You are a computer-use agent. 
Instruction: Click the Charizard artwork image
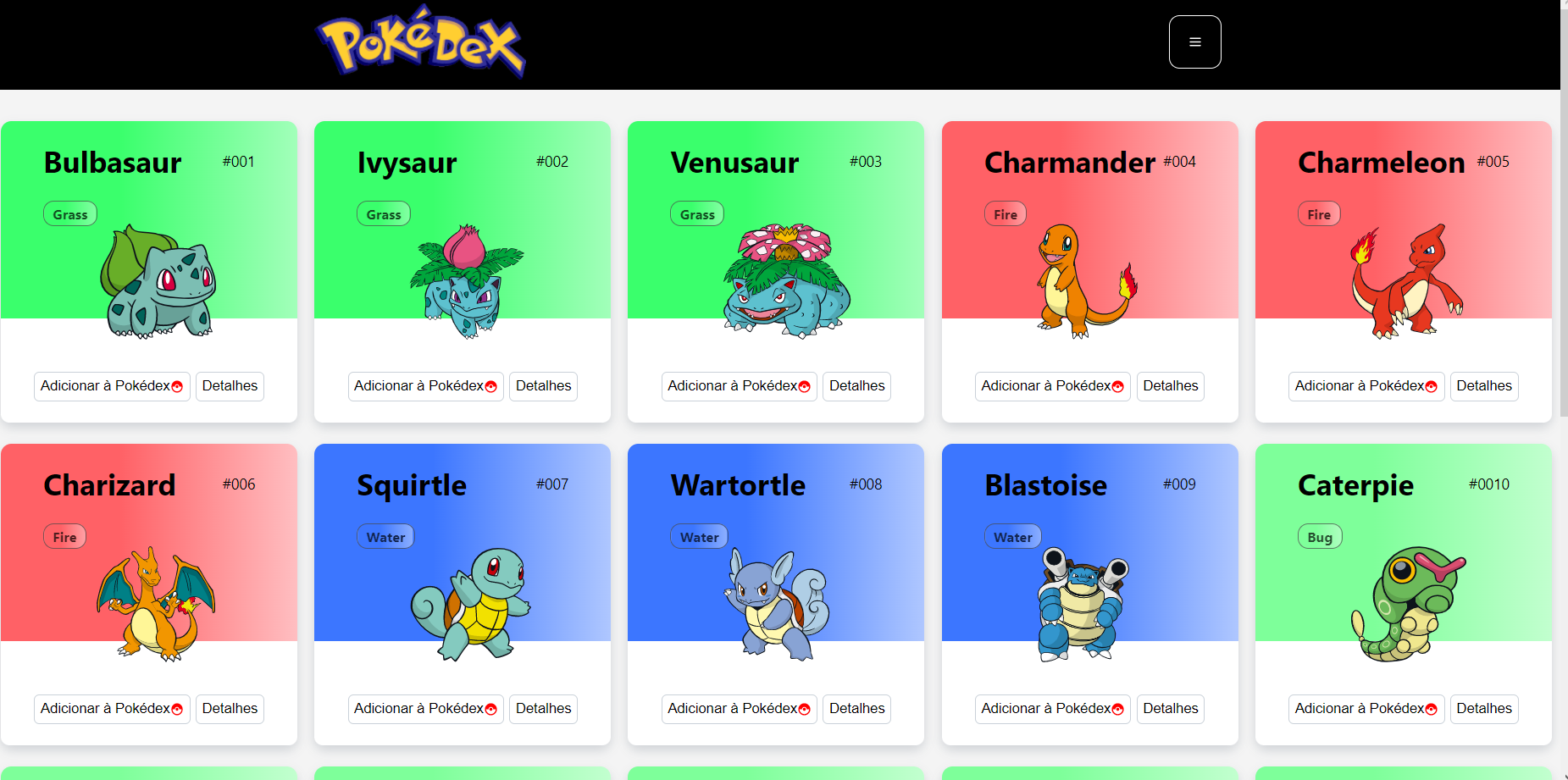(155, 603)
